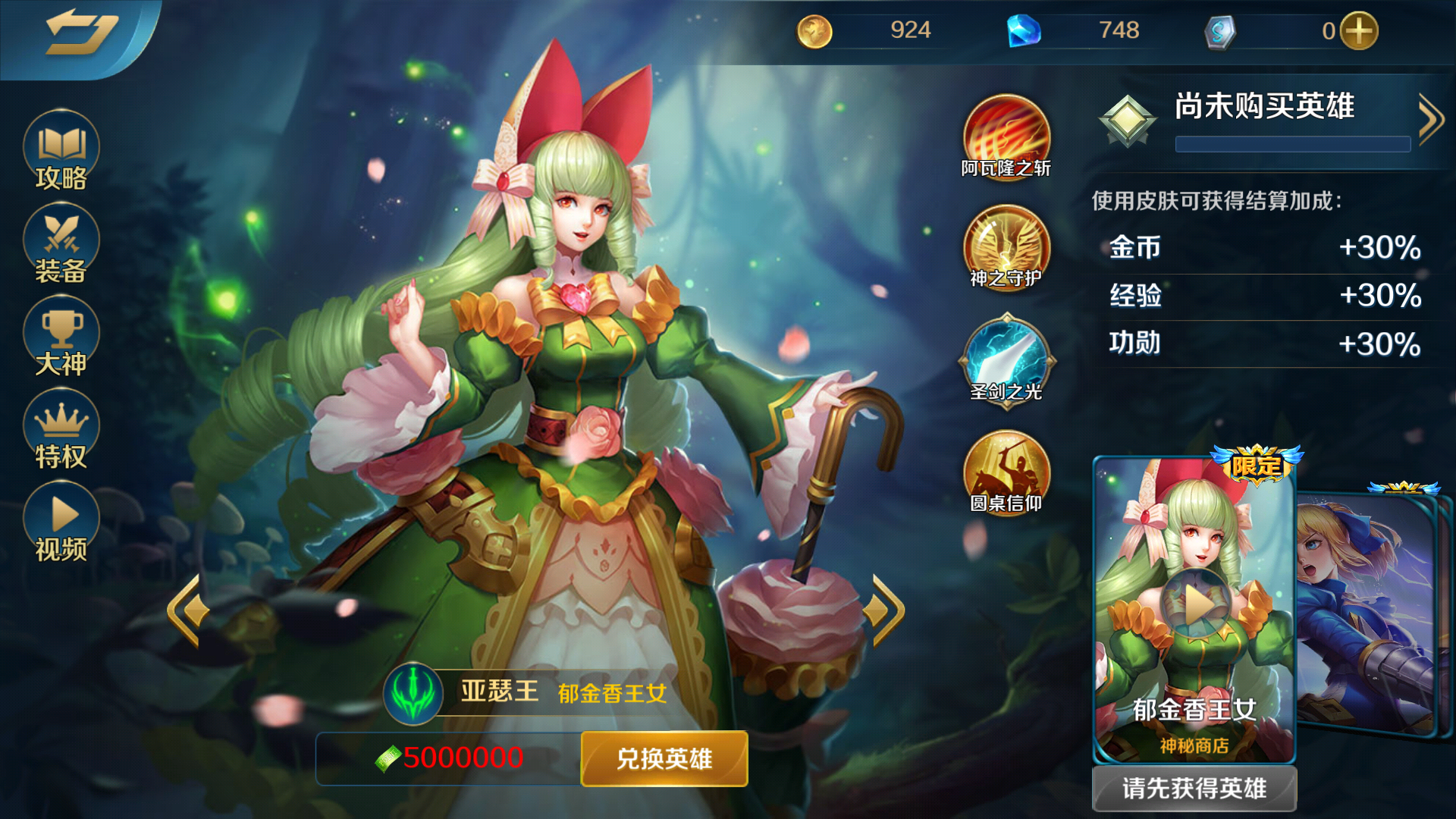Expand the 尚未购买英雄 panel via right chevron
Viewport: 1456px width, 819px height.
(x=1432, y=118)
